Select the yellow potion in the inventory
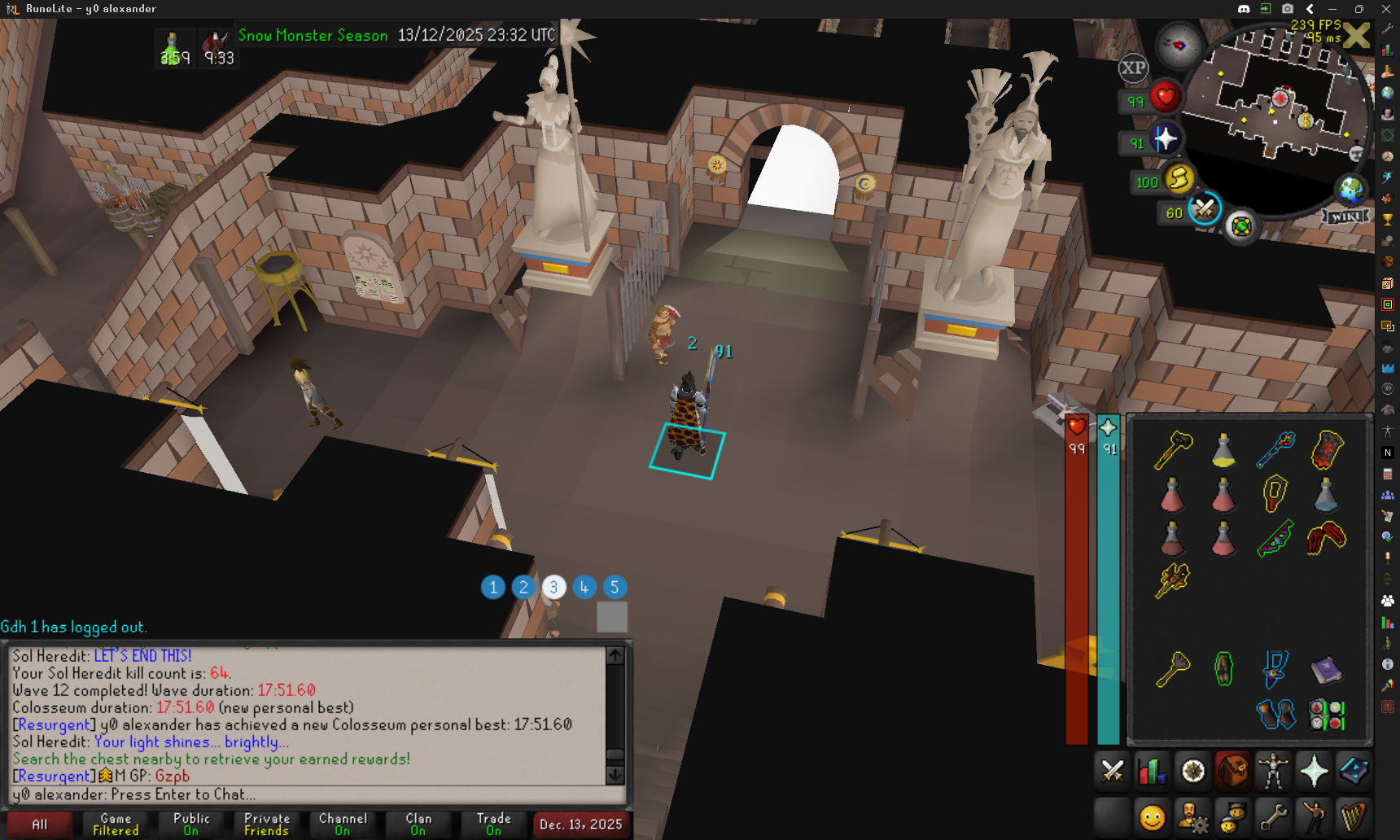 (x=1223, y=451)
